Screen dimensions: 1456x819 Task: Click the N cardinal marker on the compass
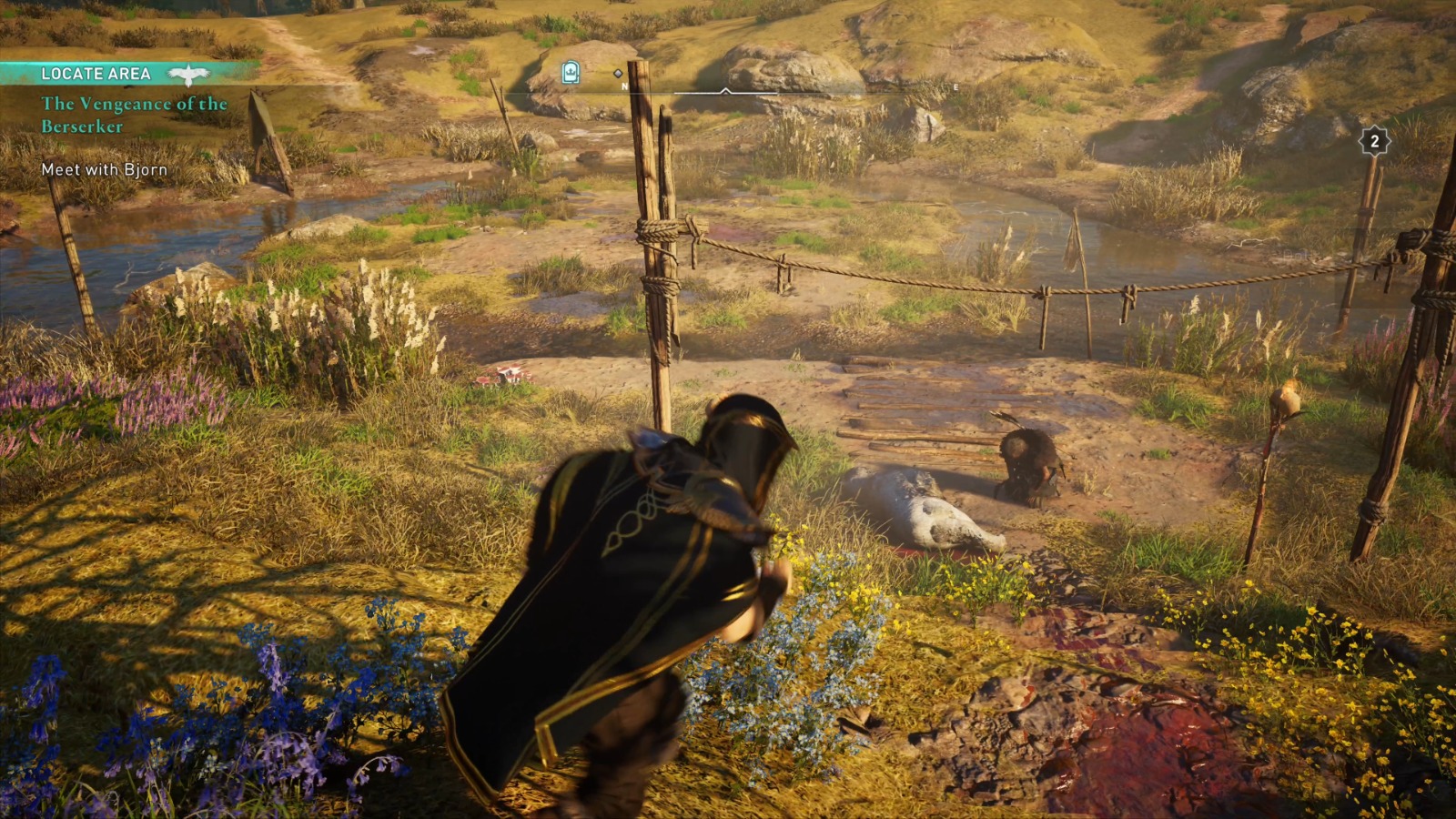(624, 86)
